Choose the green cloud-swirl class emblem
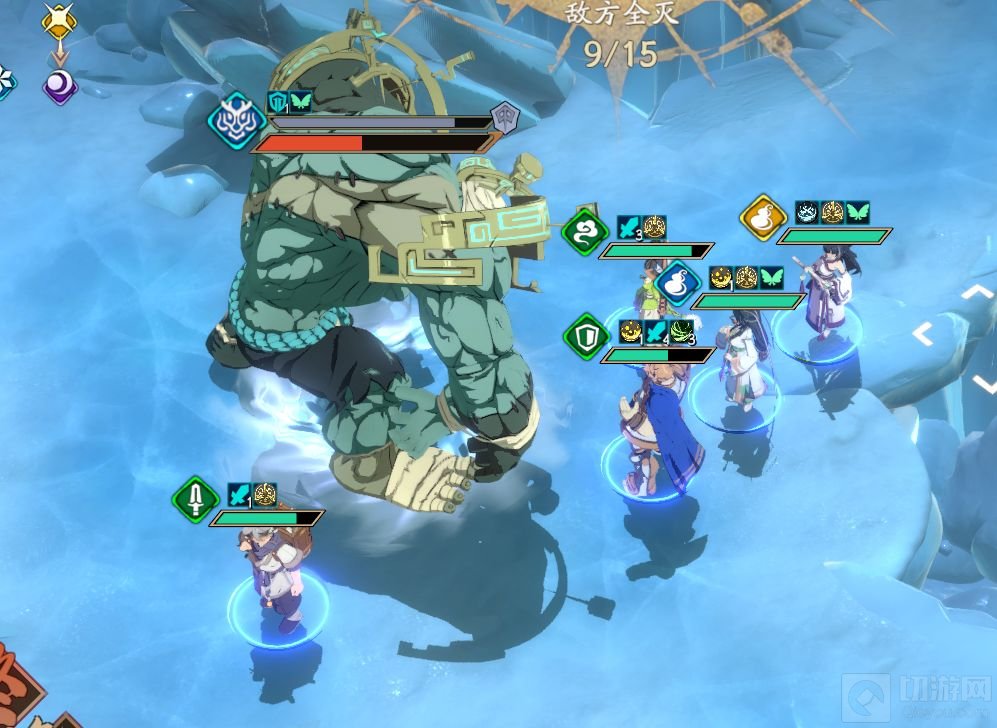This screenshot has width=997, height=728. (x=585, y=233)
